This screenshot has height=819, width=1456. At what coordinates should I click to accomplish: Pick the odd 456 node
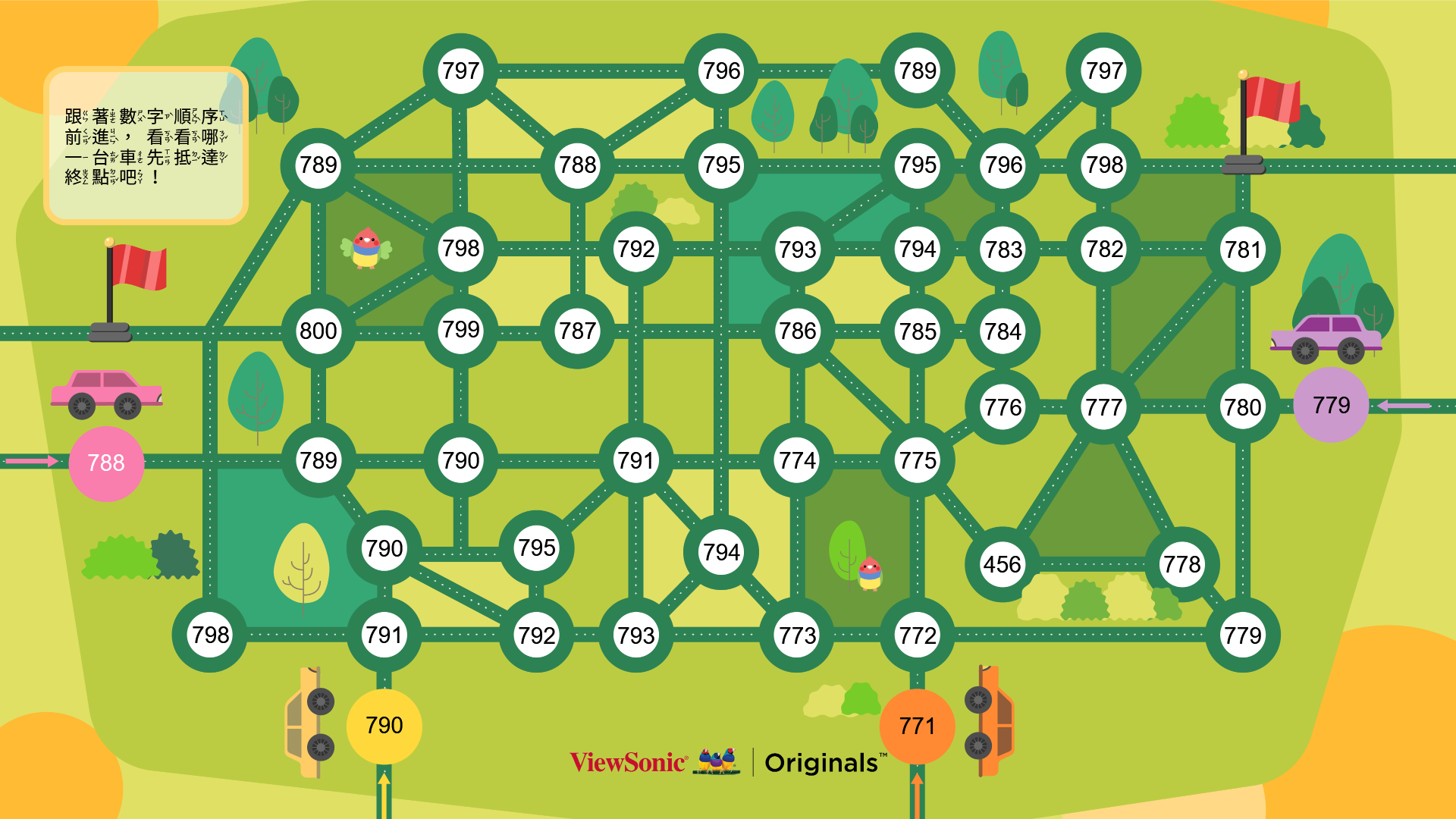pos(1003,564)
